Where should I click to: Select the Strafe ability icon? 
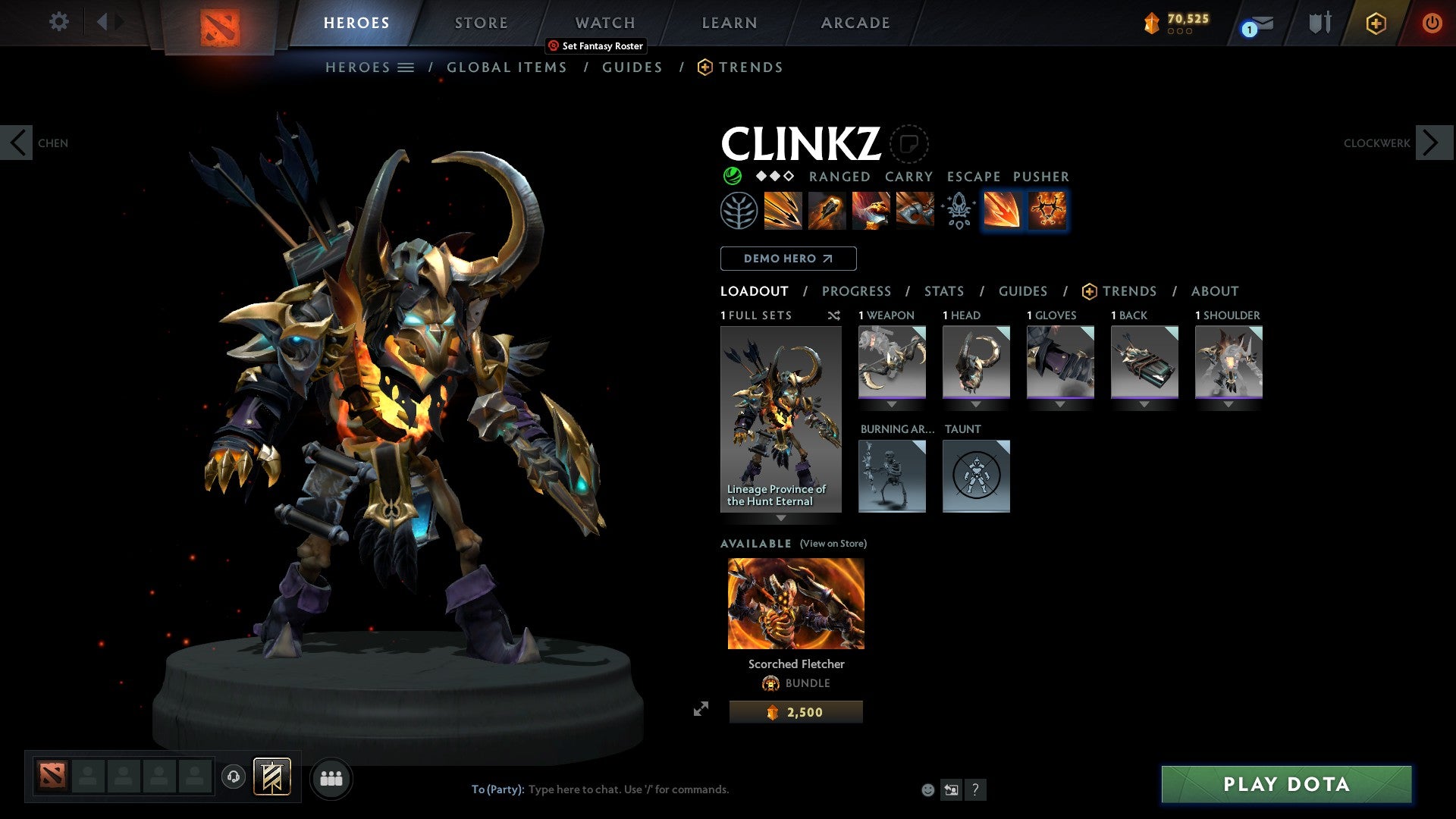783,212
